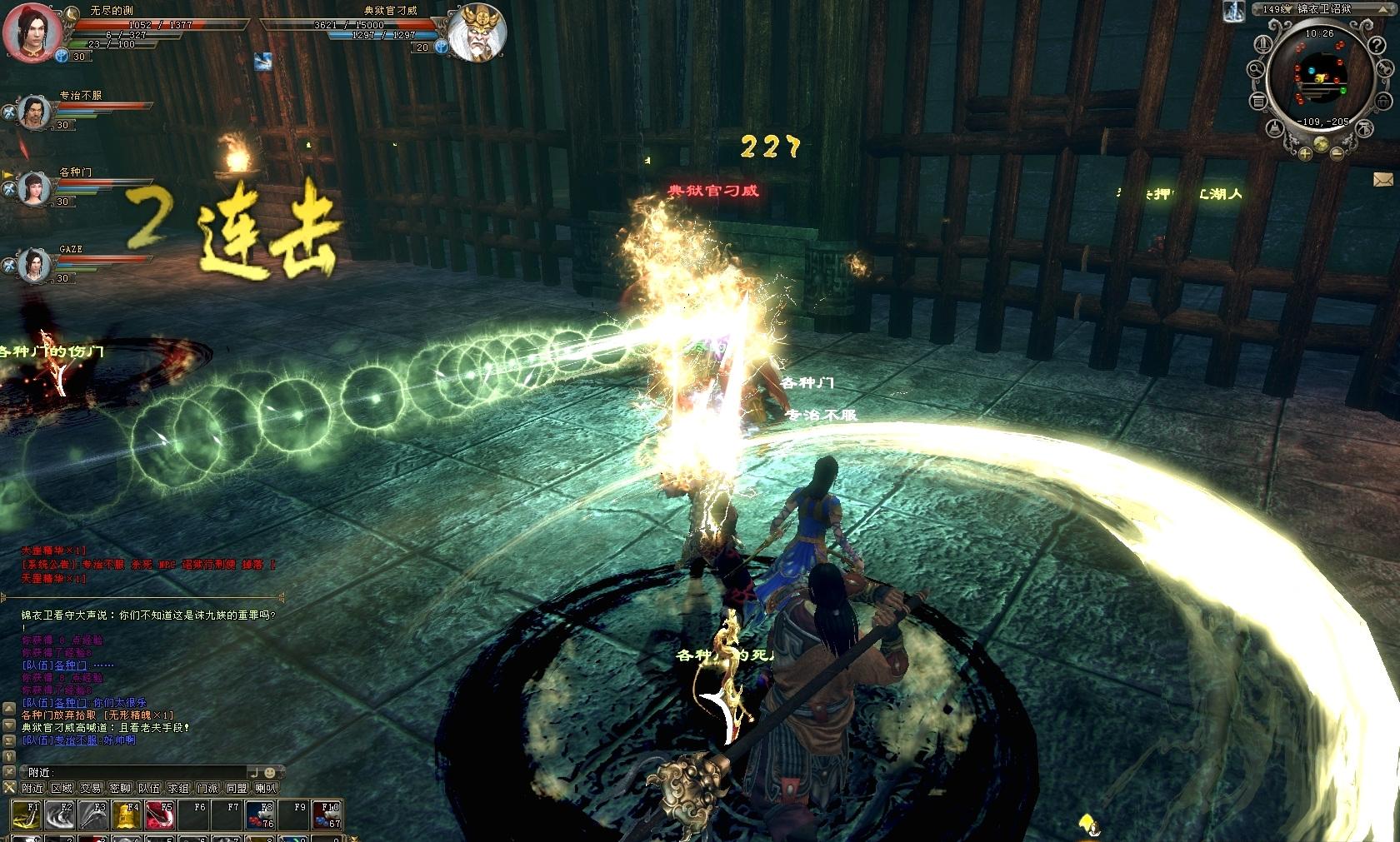Select party member GAZE portrait

coord(34,266)
